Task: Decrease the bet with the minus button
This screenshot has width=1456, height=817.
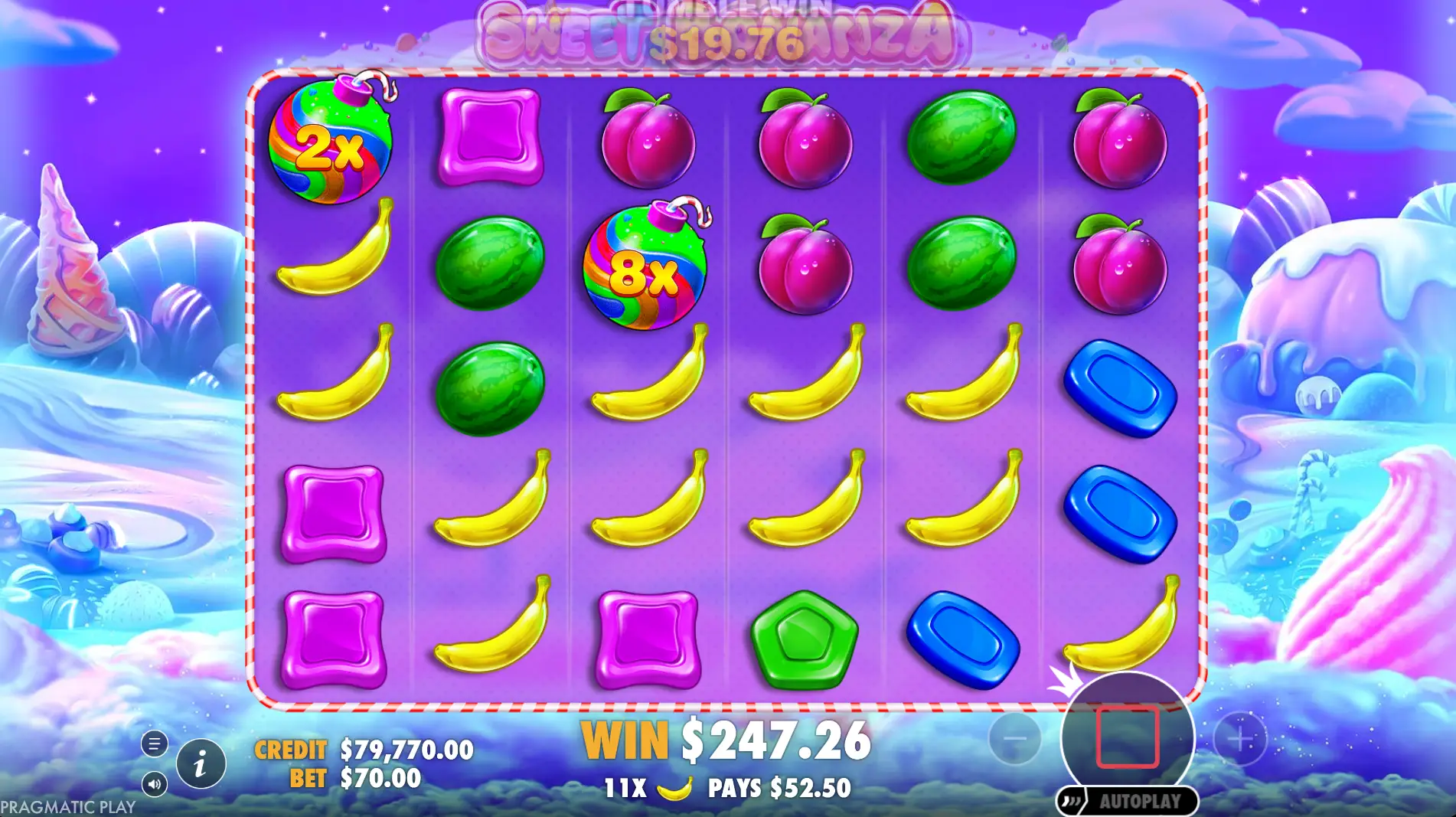Action: click(x=1014, y=739)
